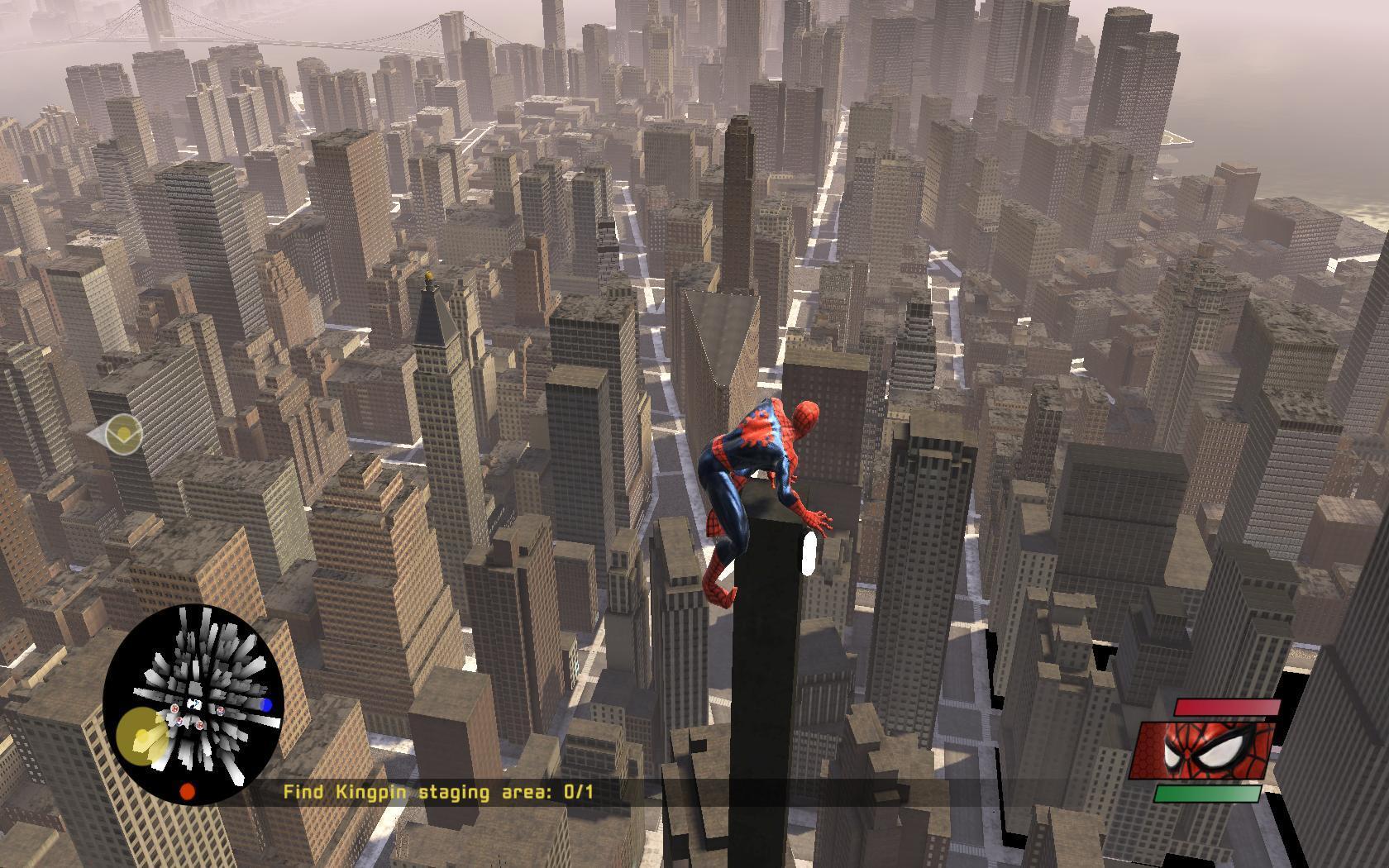Click the yellow objective zone on the minimap
This screenshot has height=868, width=1389.
coord(142,736)
